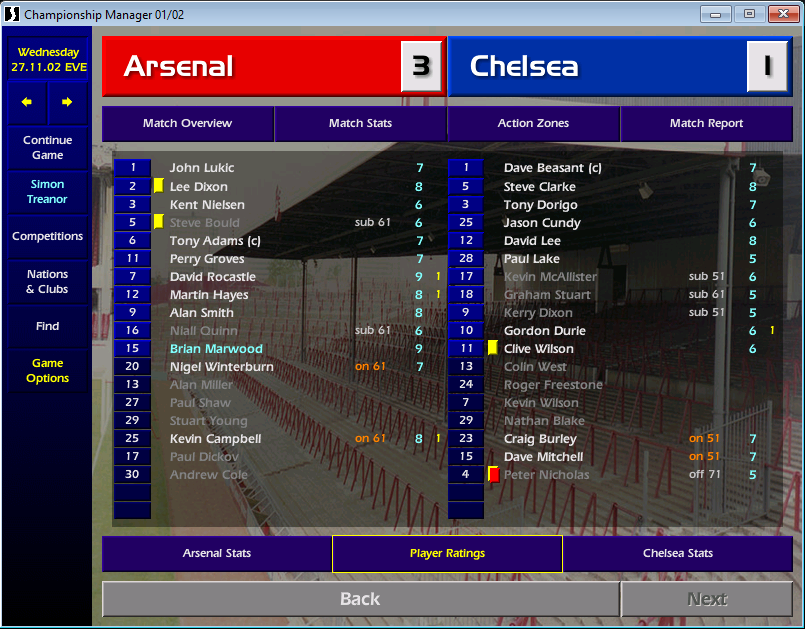805x629 pixels.
Task: Select the Player Ratings tab
Action: click(447, 553)
